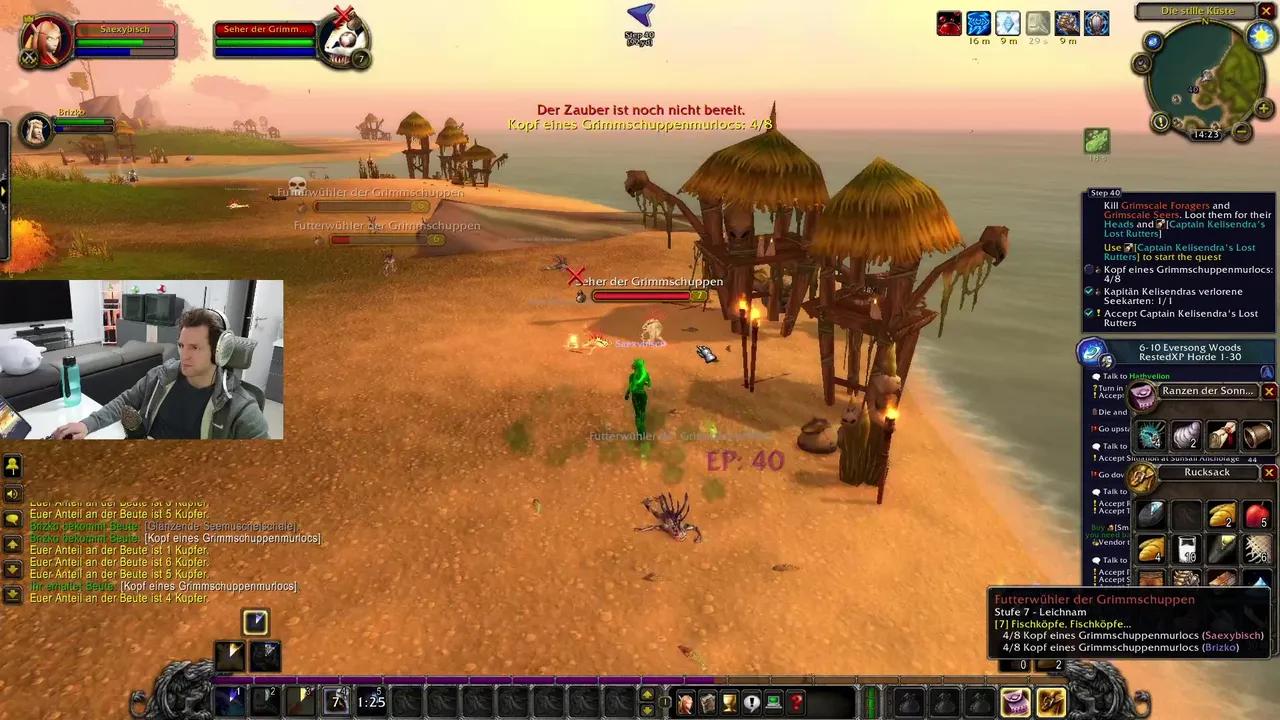Click the RestedXP guide emblem icon
The image size is (1280, 720).
point(1089,351)
